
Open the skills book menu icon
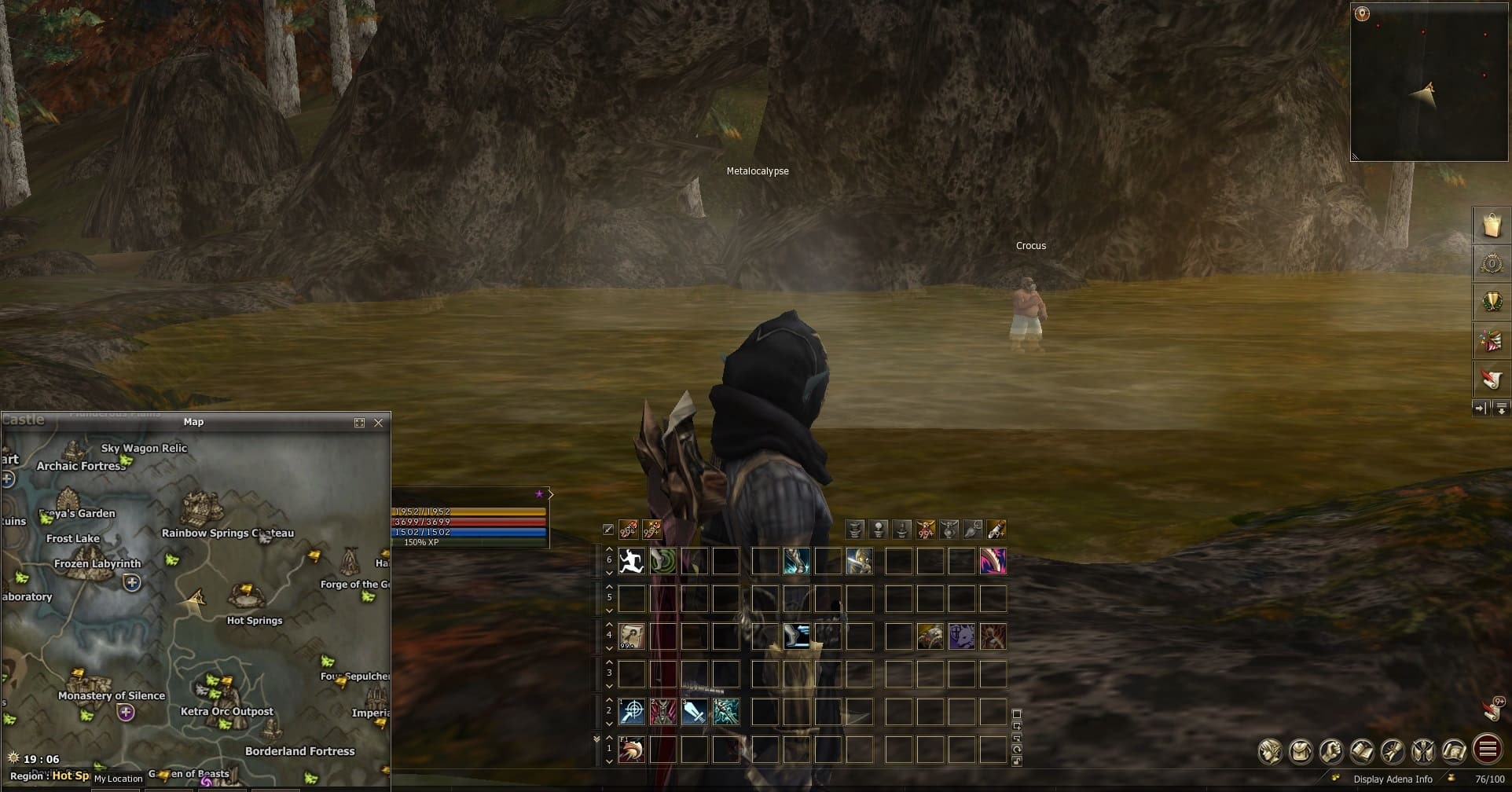click(x=1362, y=751)
